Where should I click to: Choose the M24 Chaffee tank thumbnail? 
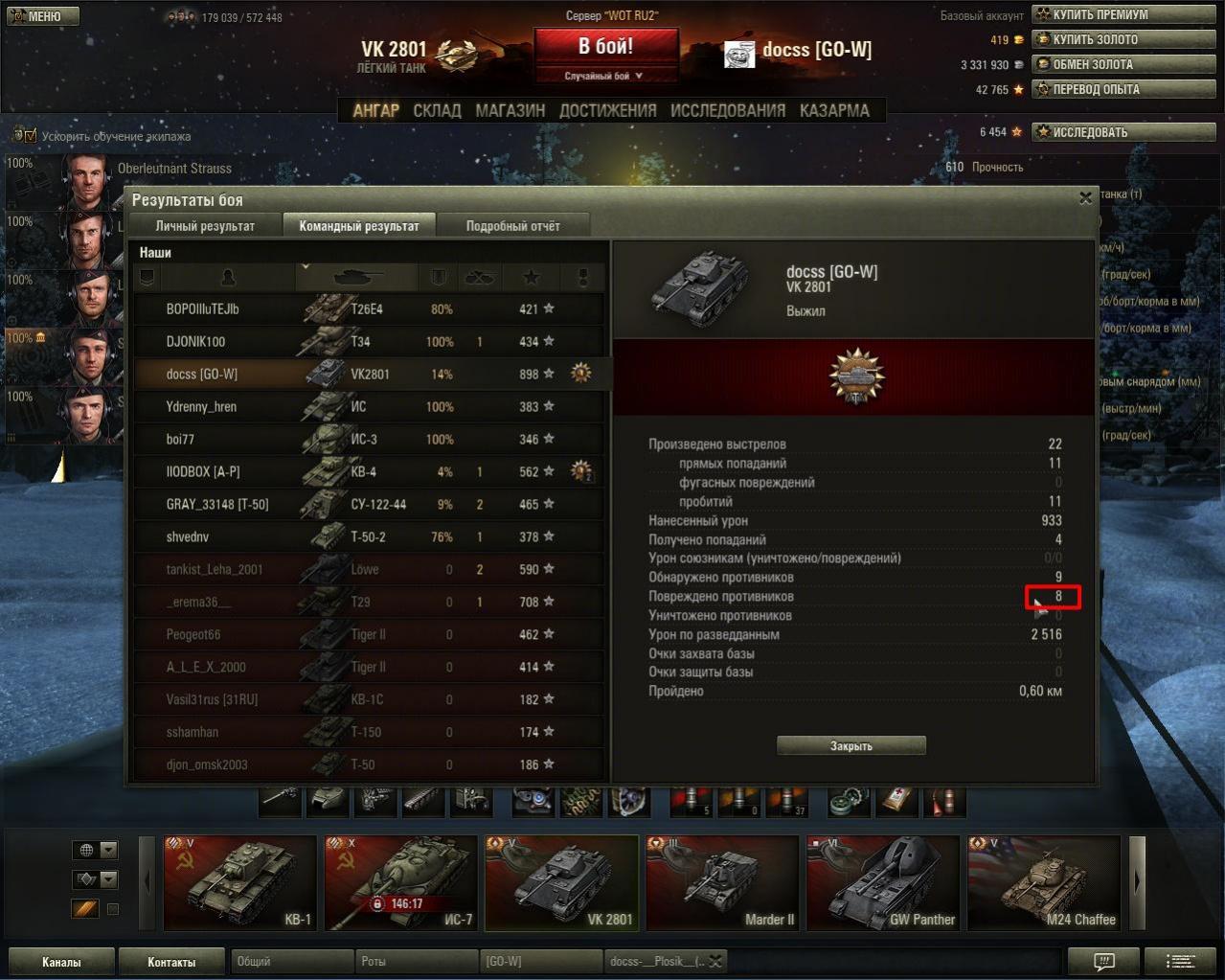(x=1044, y=882)
